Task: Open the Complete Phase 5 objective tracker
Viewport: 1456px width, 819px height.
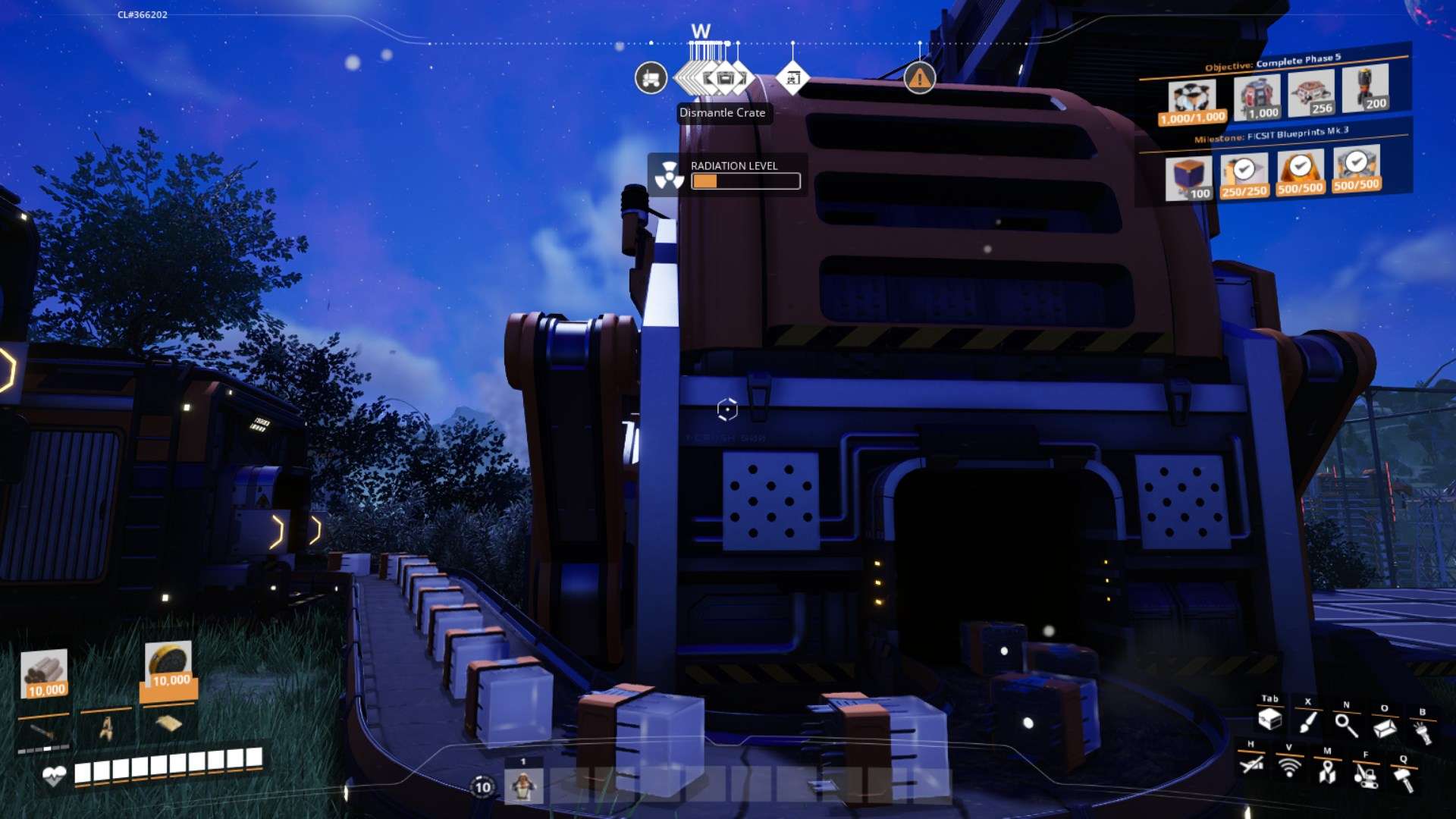Action: [1273, 61]
